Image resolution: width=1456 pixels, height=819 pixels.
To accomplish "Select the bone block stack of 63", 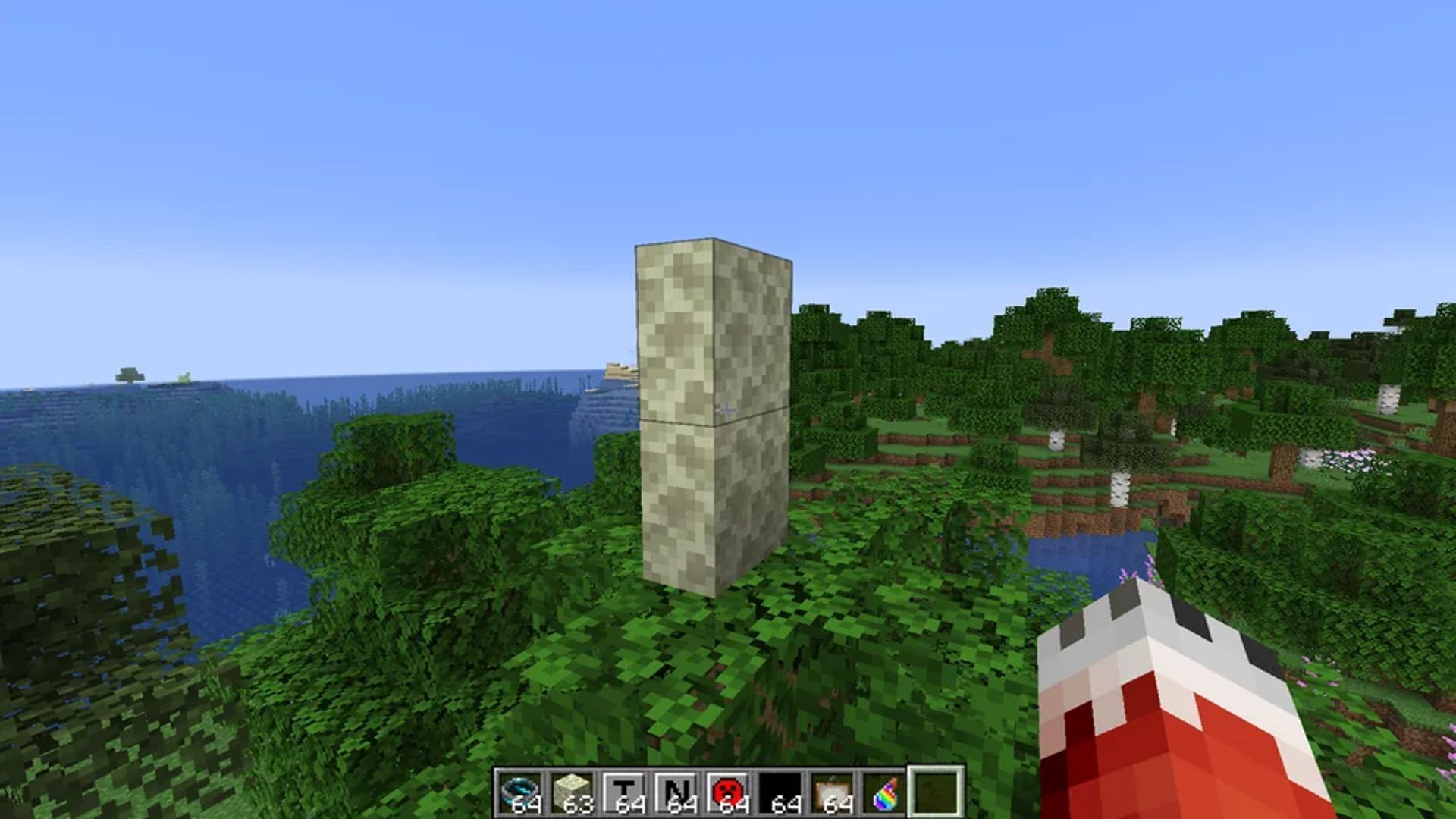I will 573,792.
